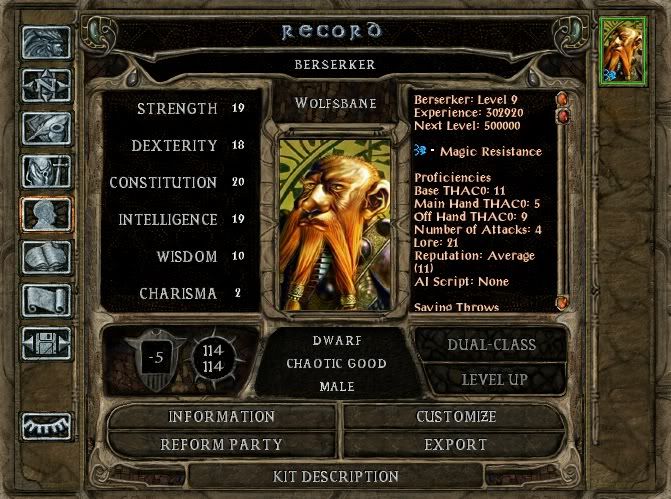
Task: Click the stats scrollbar up arrow
Action: coord(562,100)
